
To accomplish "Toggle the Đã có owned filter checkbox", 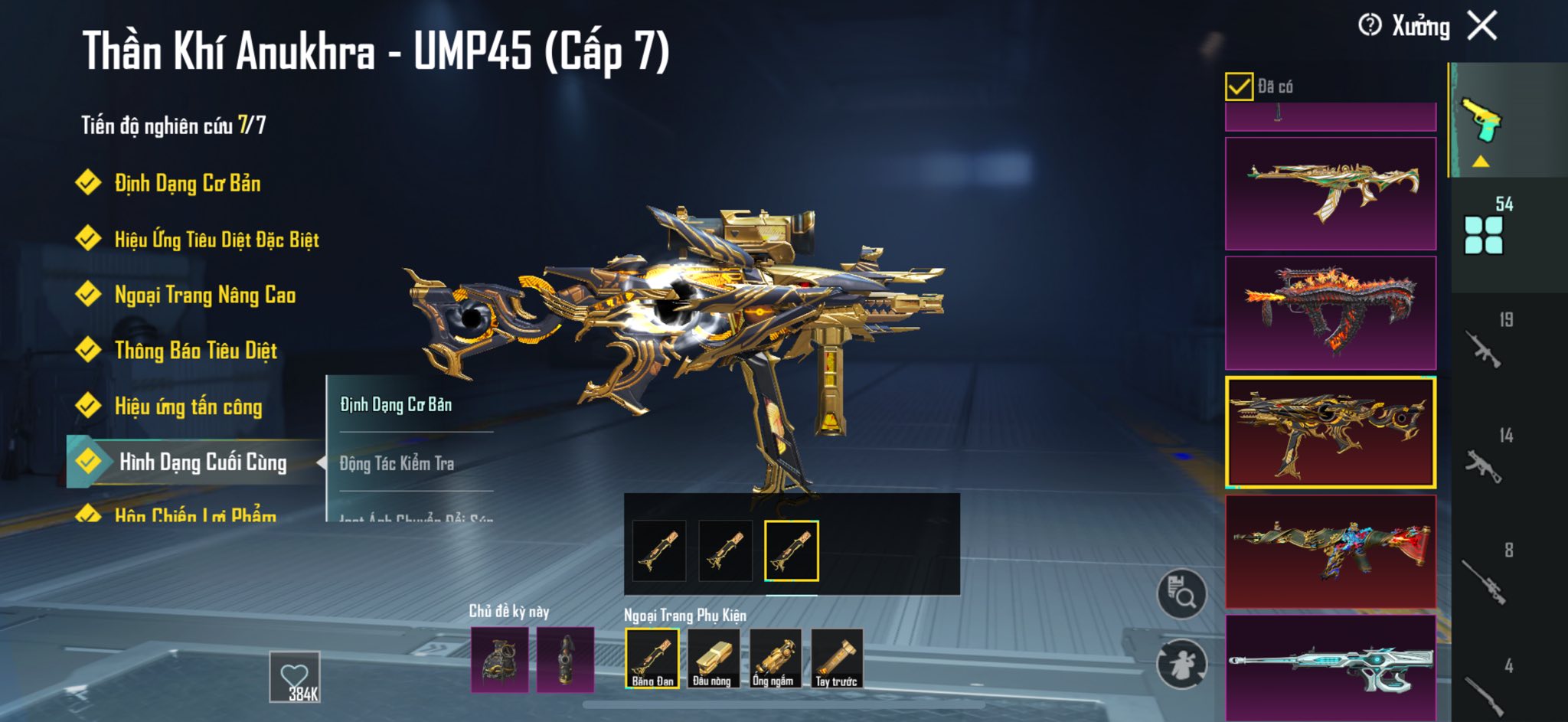I will coord(1239,87).
